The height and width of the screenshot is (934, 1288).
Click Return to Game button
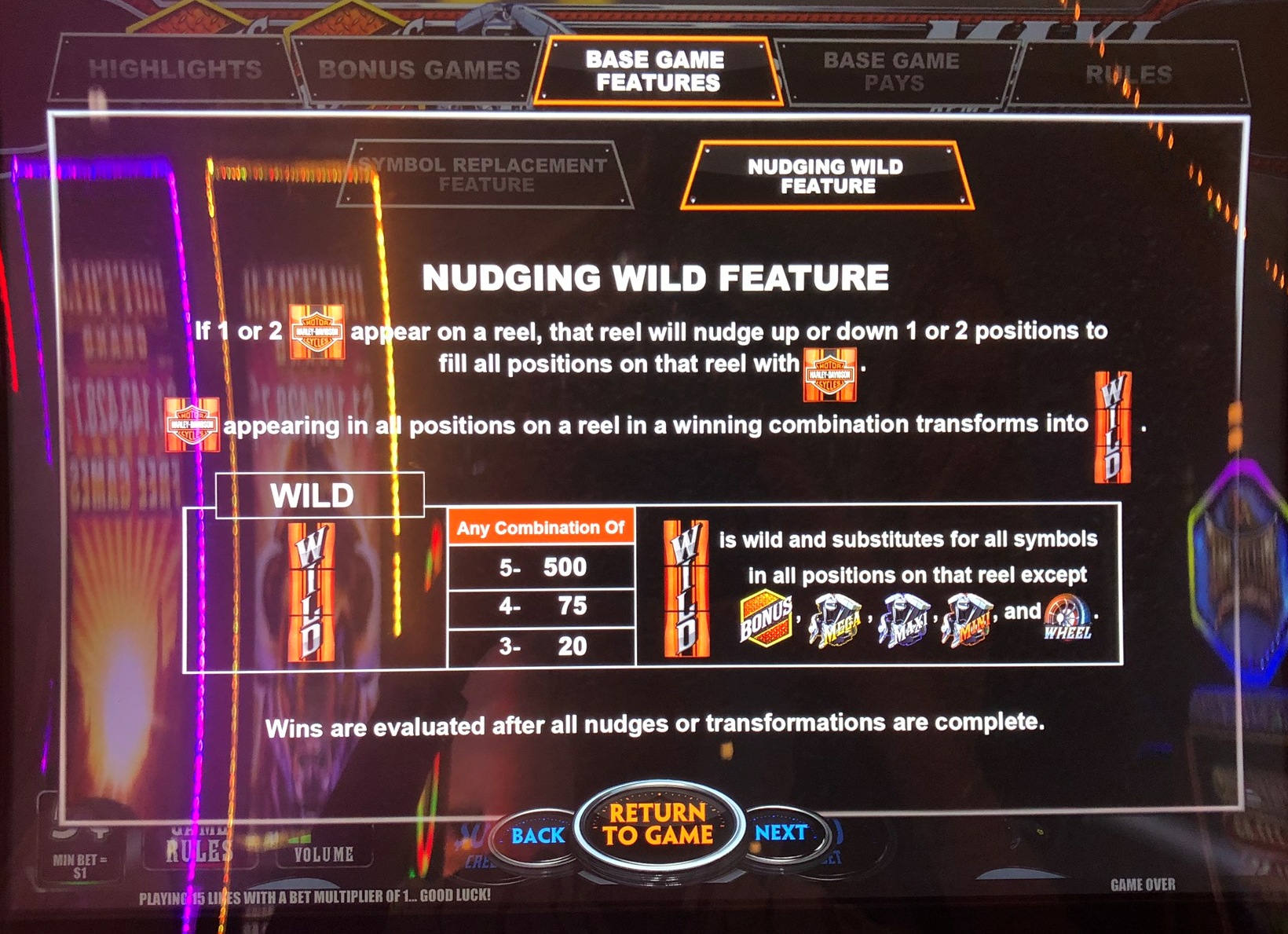click(658, 825)
